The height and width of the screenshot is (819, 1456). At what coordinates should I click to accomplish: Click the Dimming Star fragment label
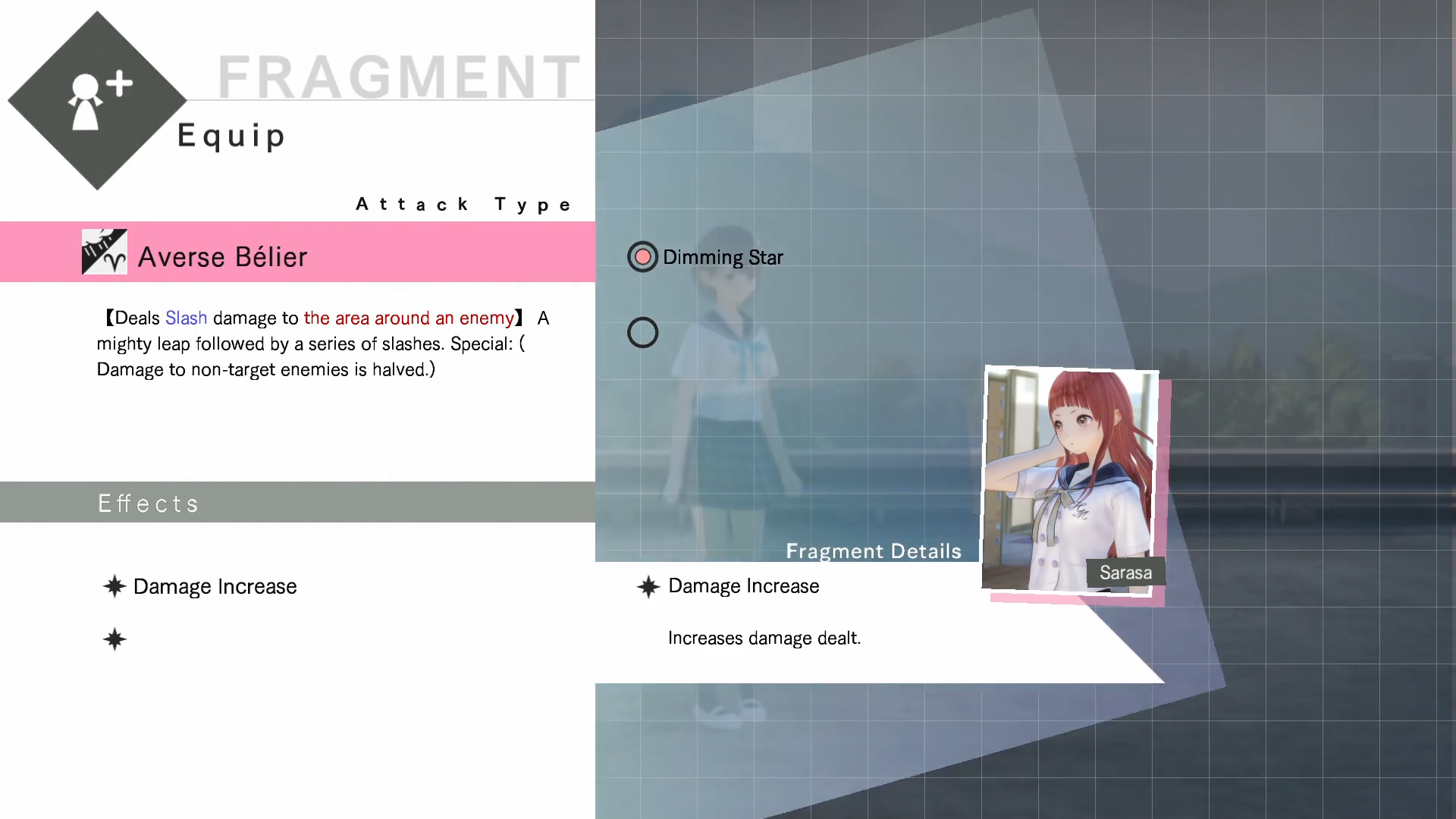click(x=723, y=257)
